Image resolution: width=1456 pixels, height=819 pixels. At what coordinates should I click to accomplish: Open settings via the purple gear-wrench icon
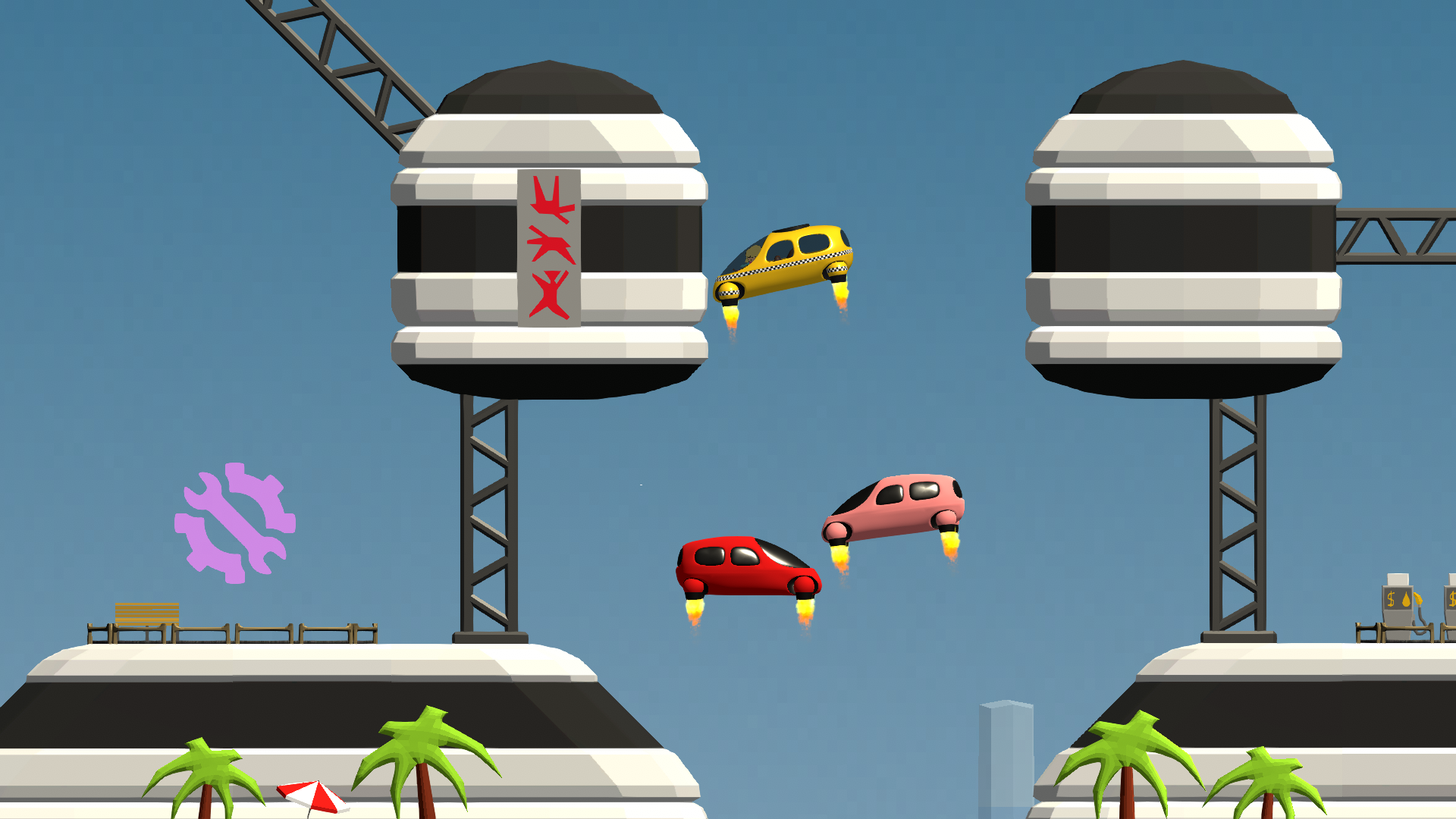click(x=234, y=522)
